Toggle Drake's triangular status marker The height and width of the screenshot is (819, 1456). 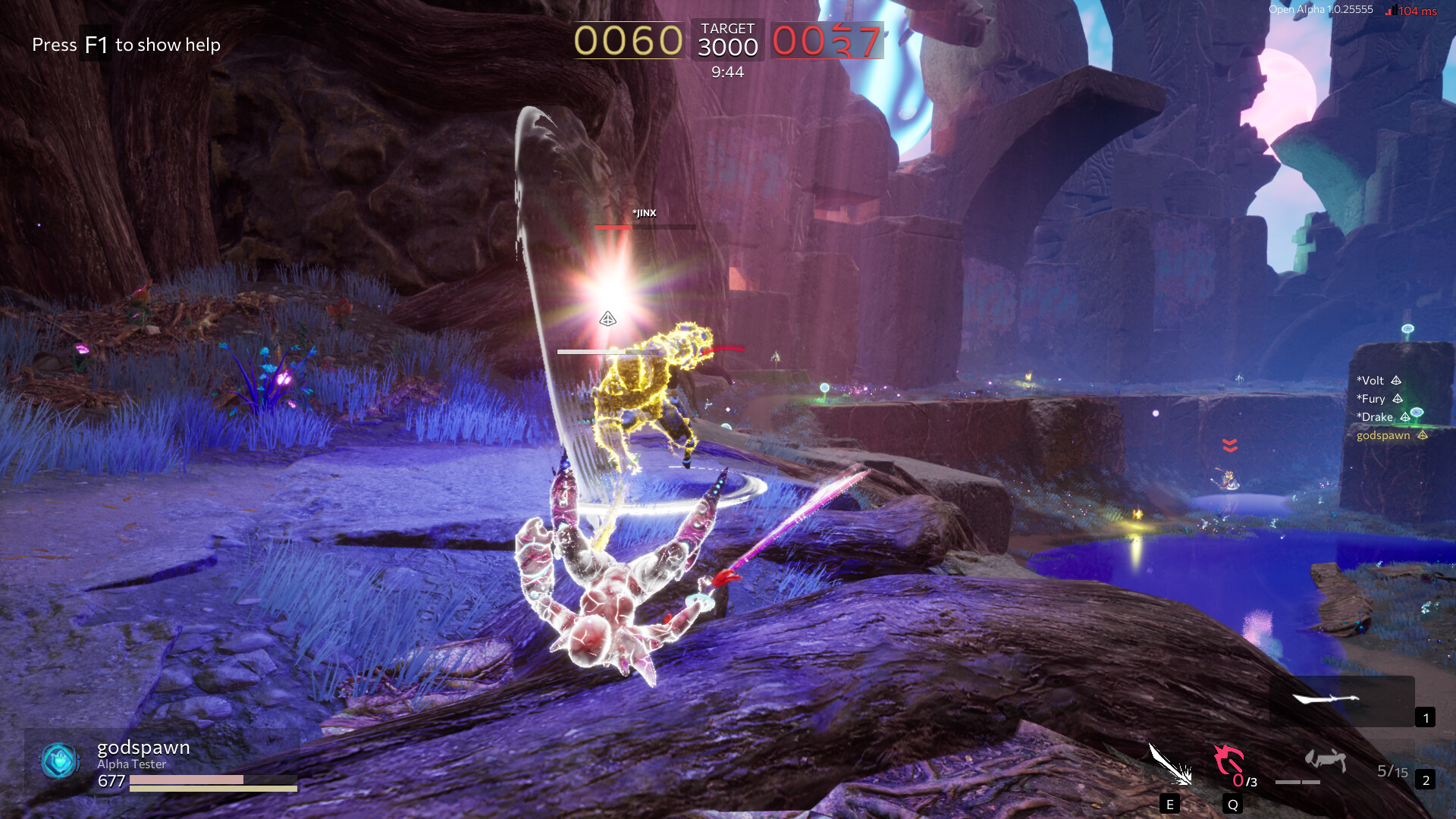[x=1406, y=416]
